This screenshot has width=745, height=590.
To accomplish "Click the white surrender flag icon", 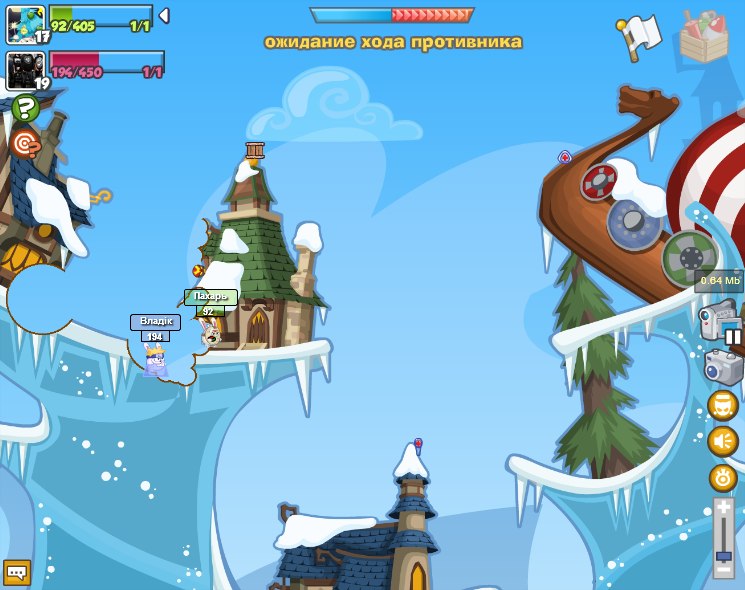I will pyautogui.click(x=638, y=36).
